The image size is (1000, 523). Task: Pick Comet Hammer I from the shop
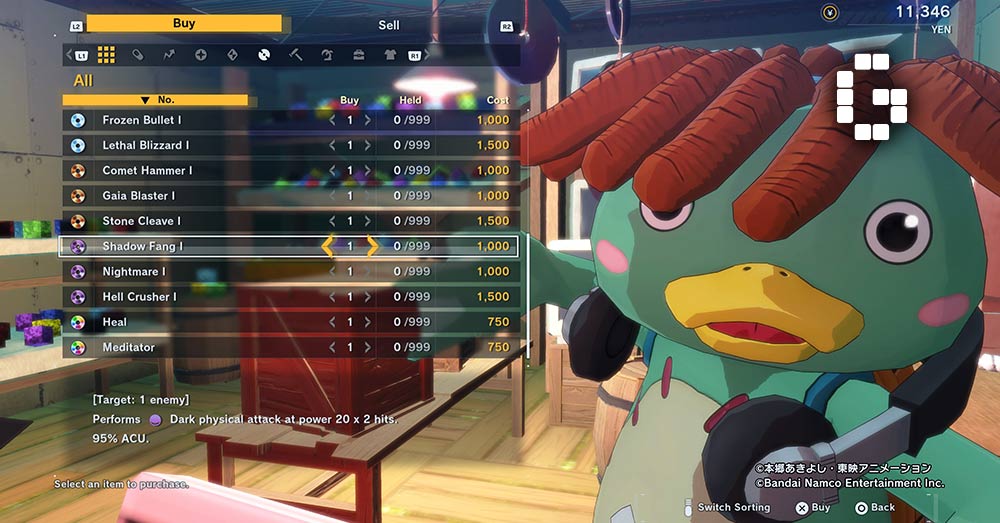coord(146,170)
